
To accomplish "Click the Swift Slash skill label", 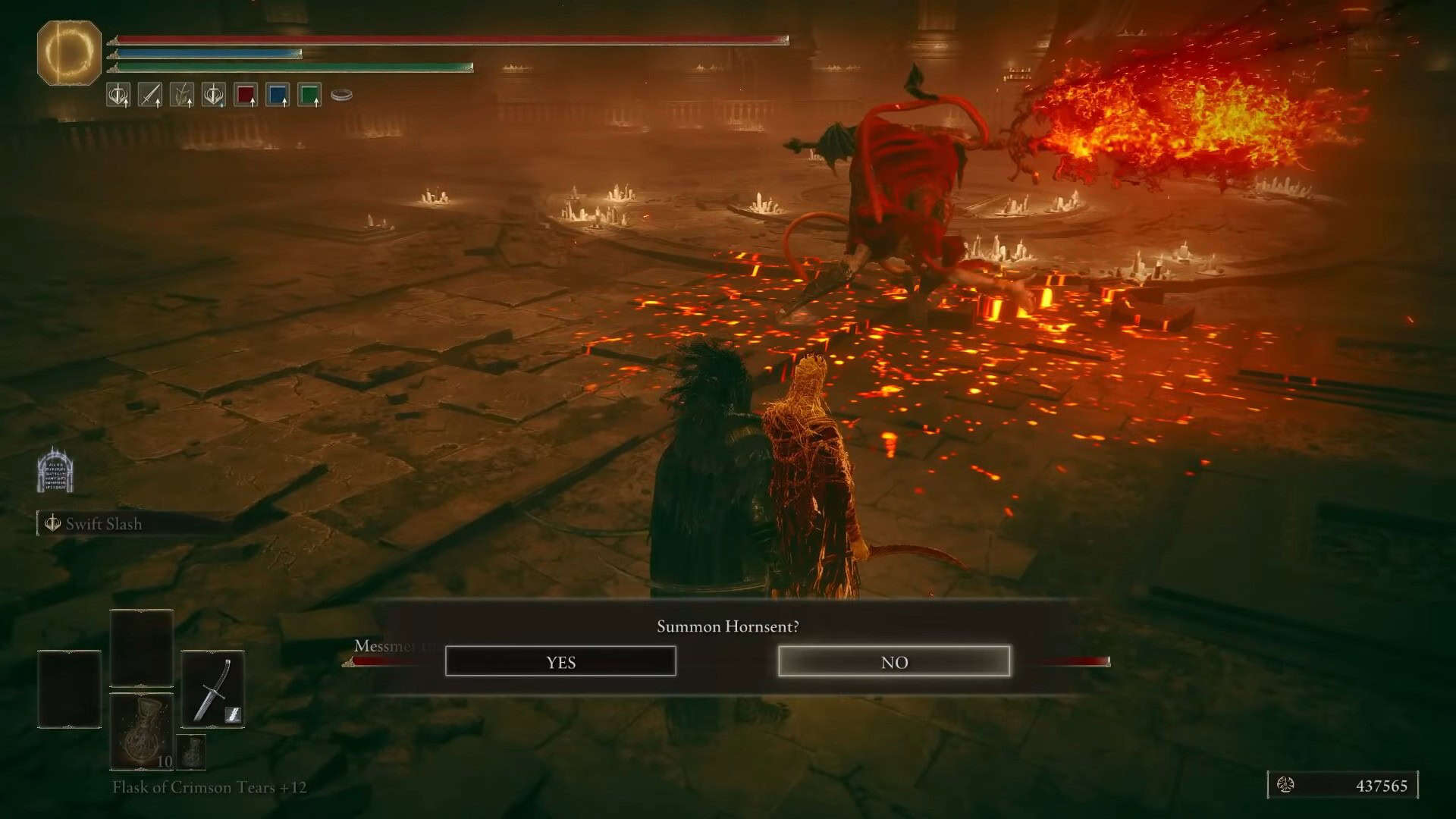I will [103, 524].
